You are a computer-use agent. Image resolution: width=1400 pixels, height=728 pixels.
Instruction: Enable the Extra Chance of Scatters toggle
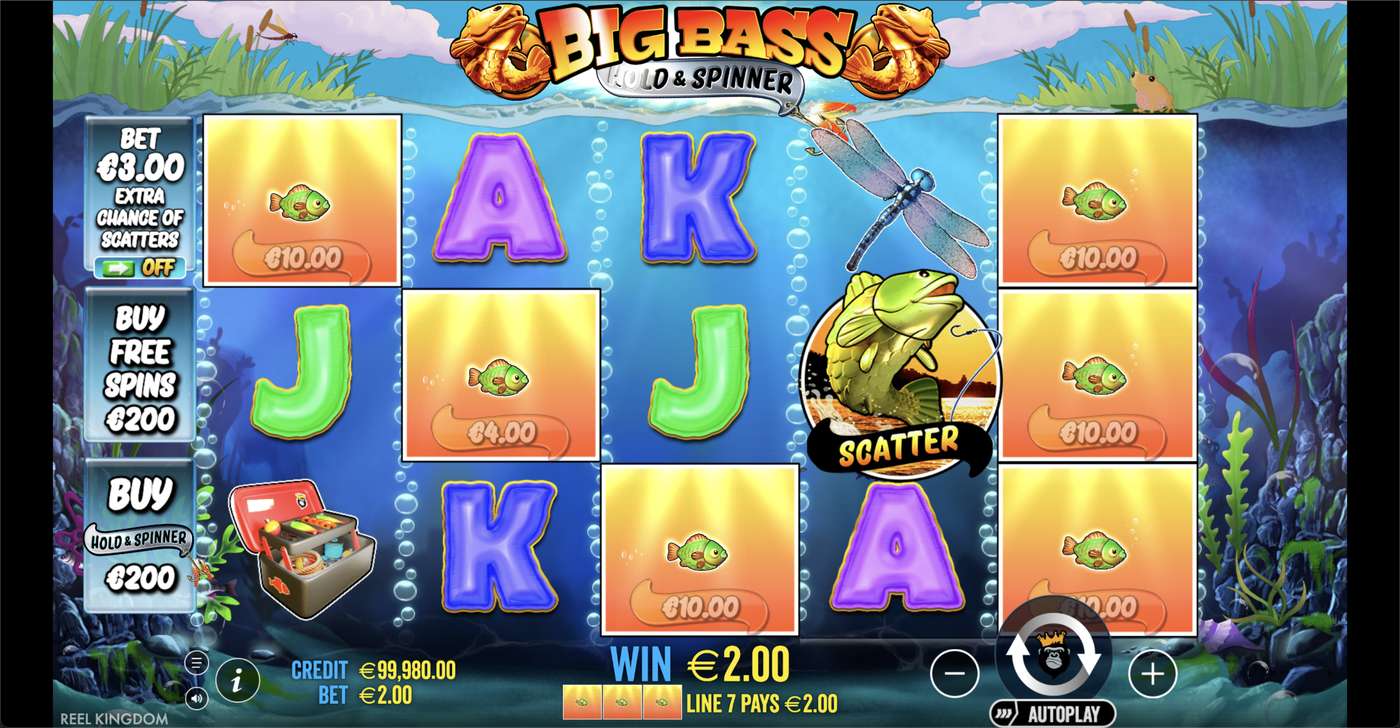[141, 268]
